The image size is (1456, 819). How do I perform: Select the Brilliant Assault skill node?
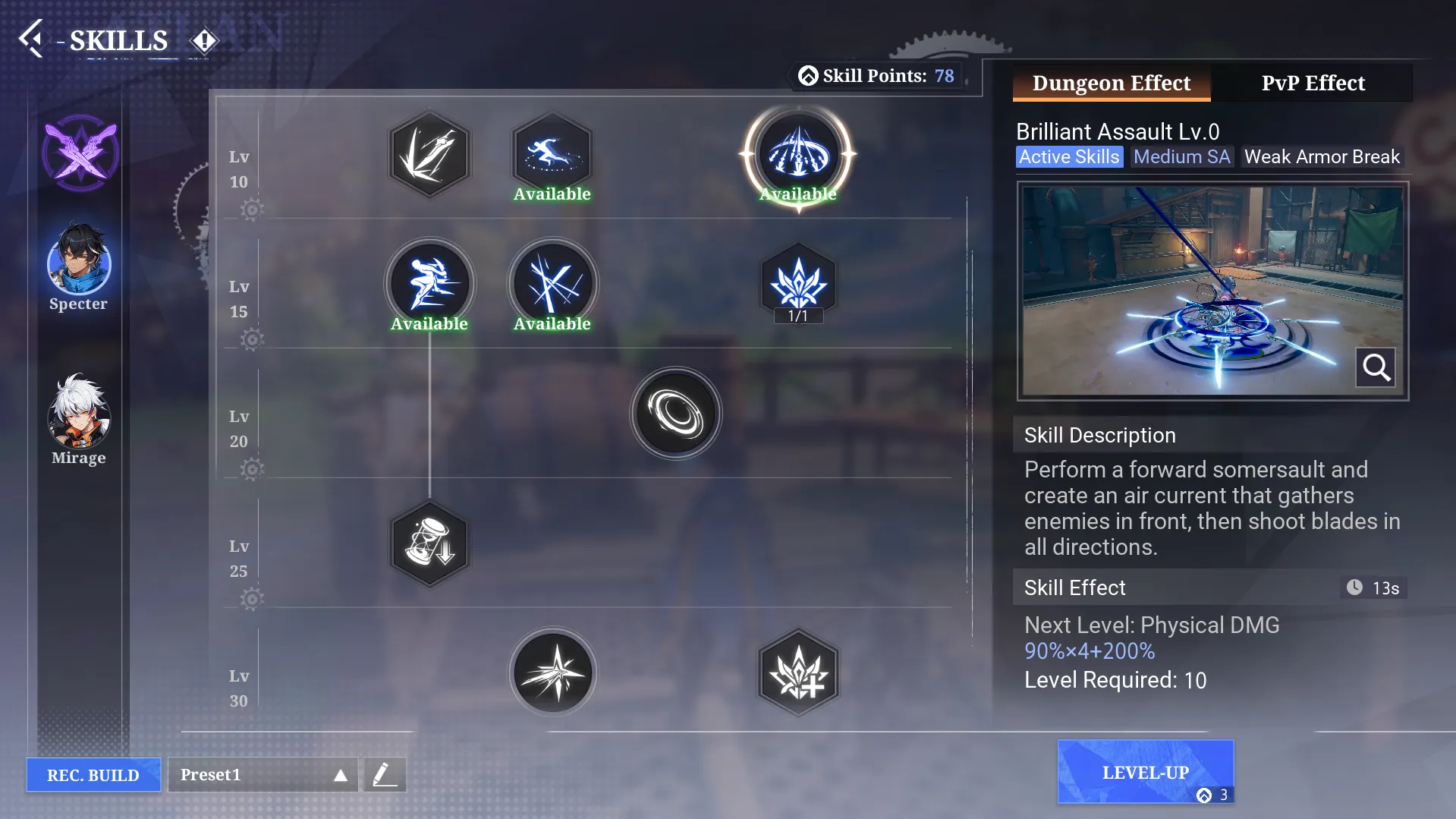pos(797,154)
